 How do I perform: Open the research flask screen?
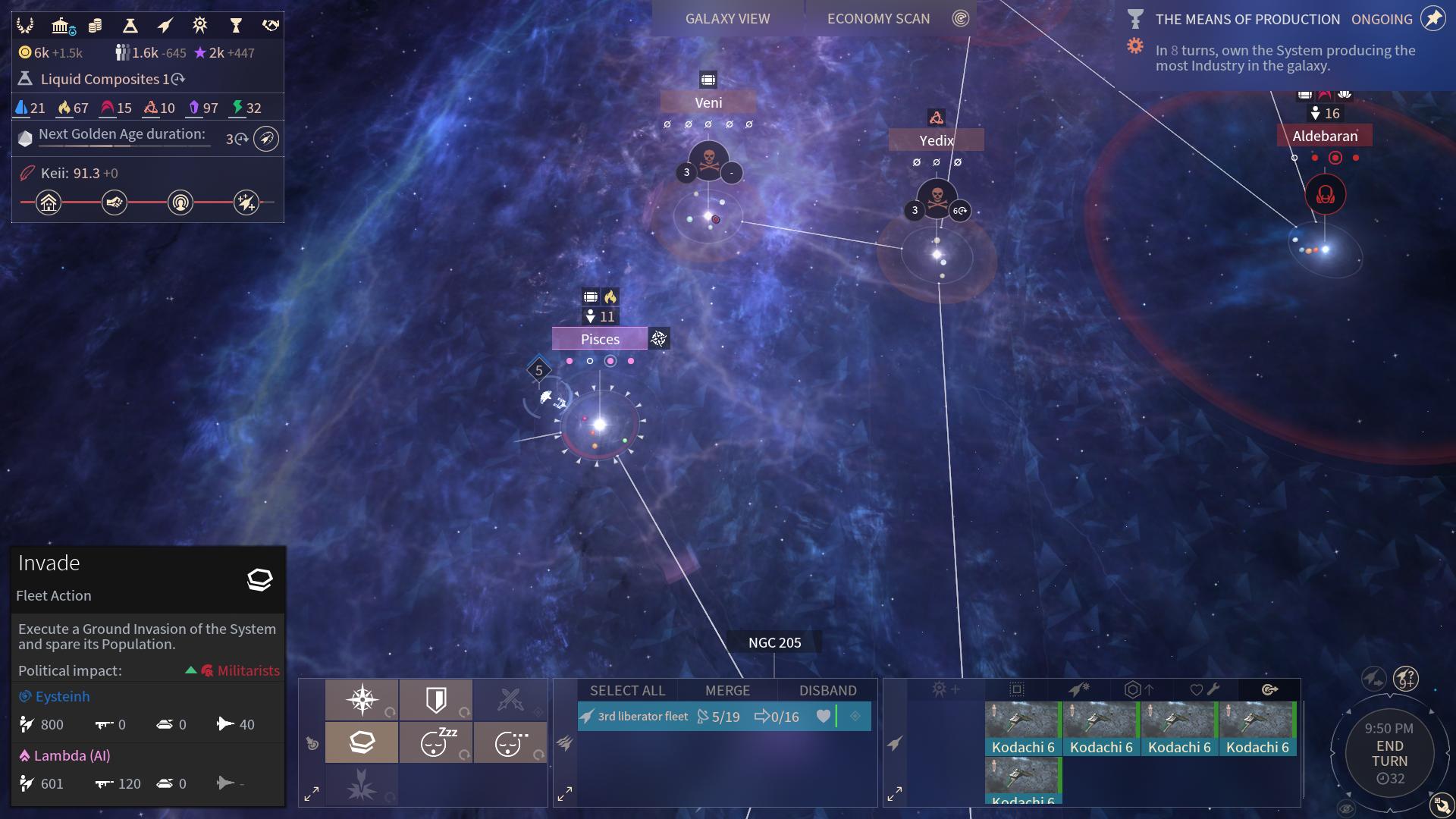click(x=130, y=26)
